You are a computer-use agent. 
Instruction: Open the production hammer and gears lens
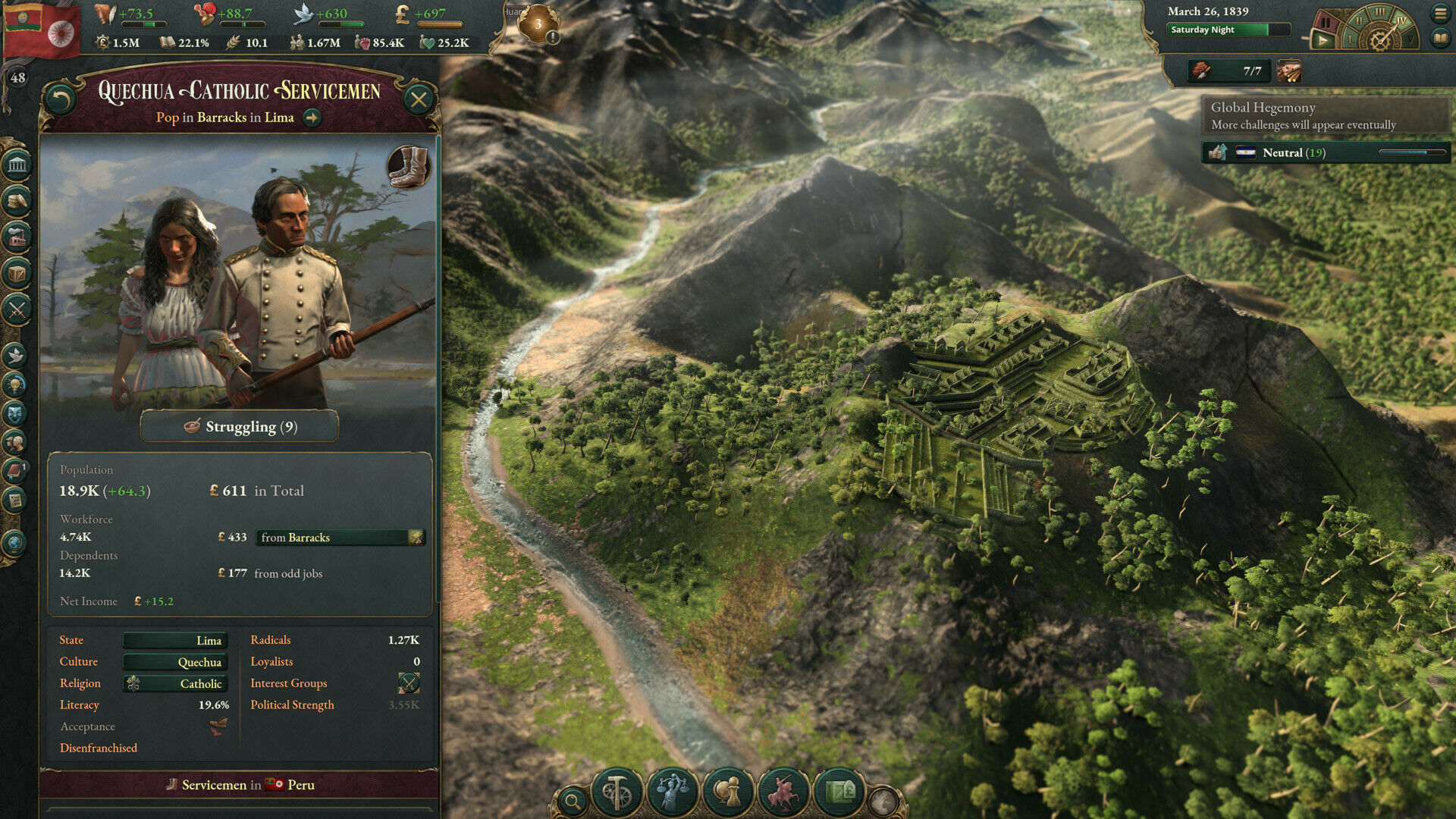[x=617, y=793]
